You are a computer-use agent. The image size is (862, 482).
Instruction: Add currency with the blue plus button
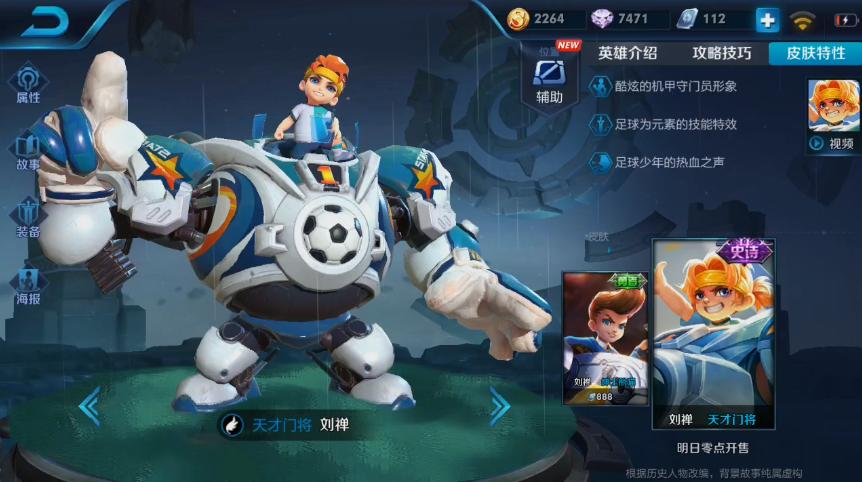766,19
